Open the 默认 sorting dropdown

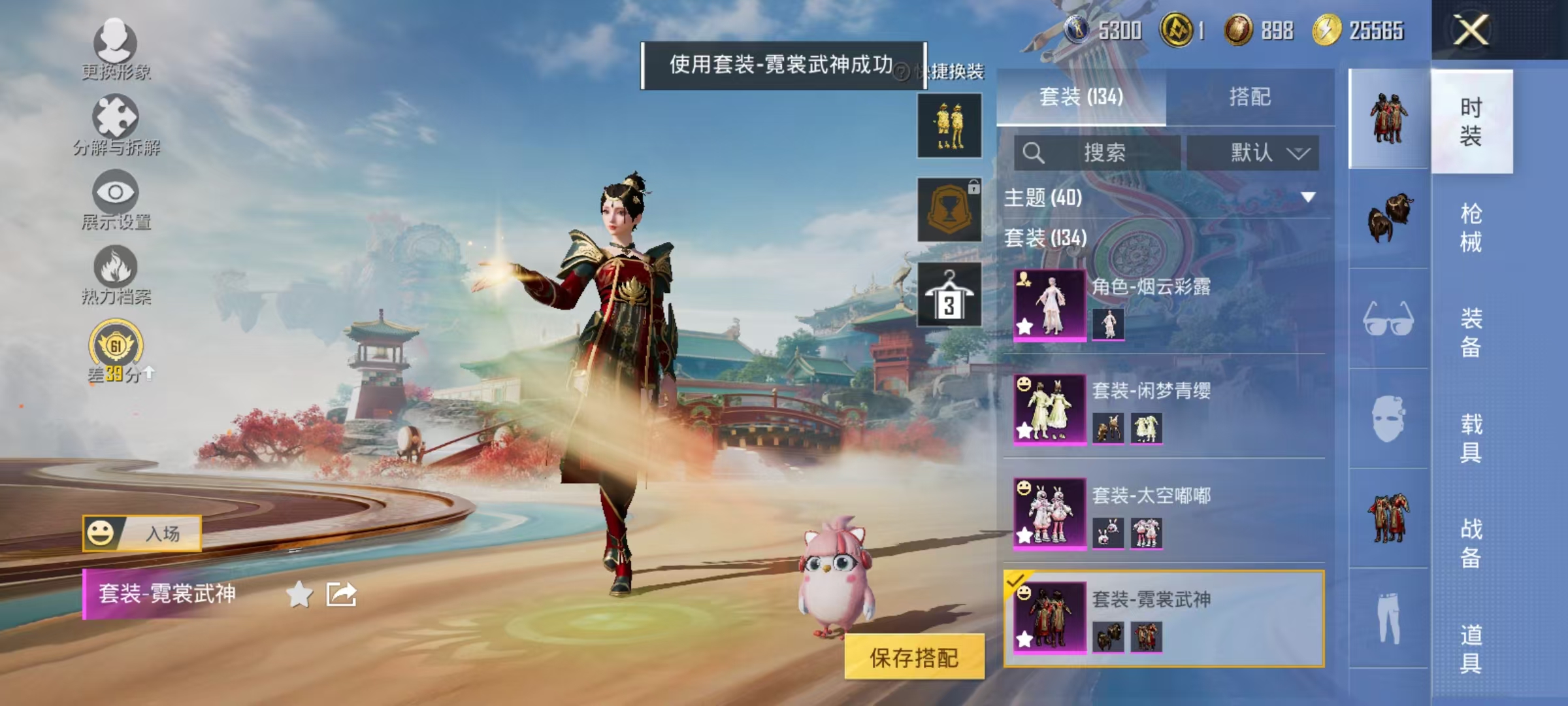(x=1256, y=152)
